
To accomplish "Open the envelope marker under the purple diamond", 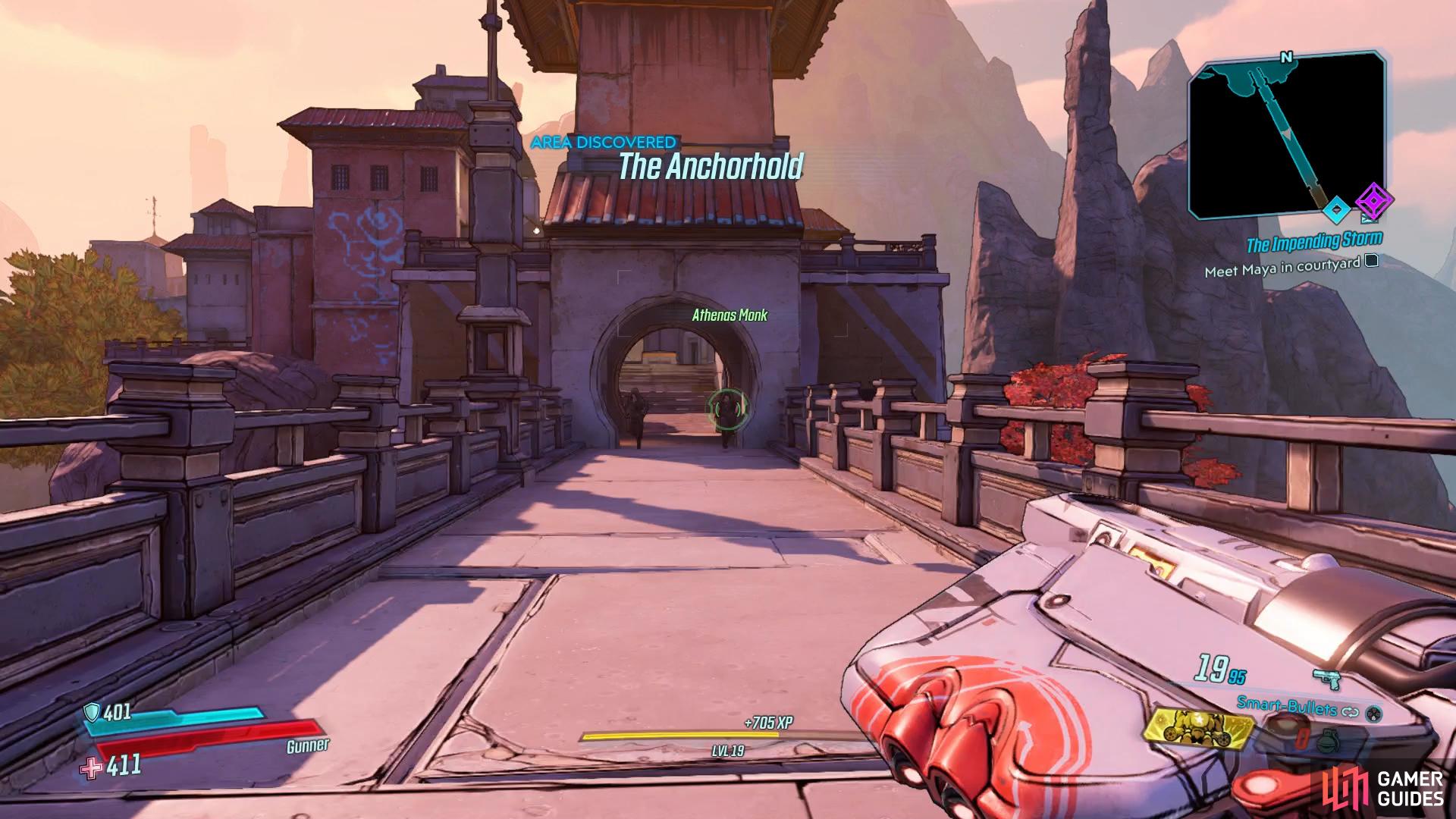I will point(1370,220).
